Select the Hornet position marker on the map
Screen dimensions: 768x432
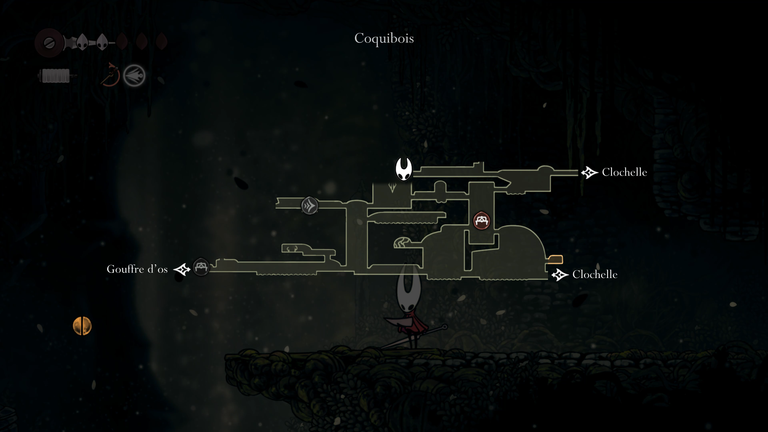point(405,168)
